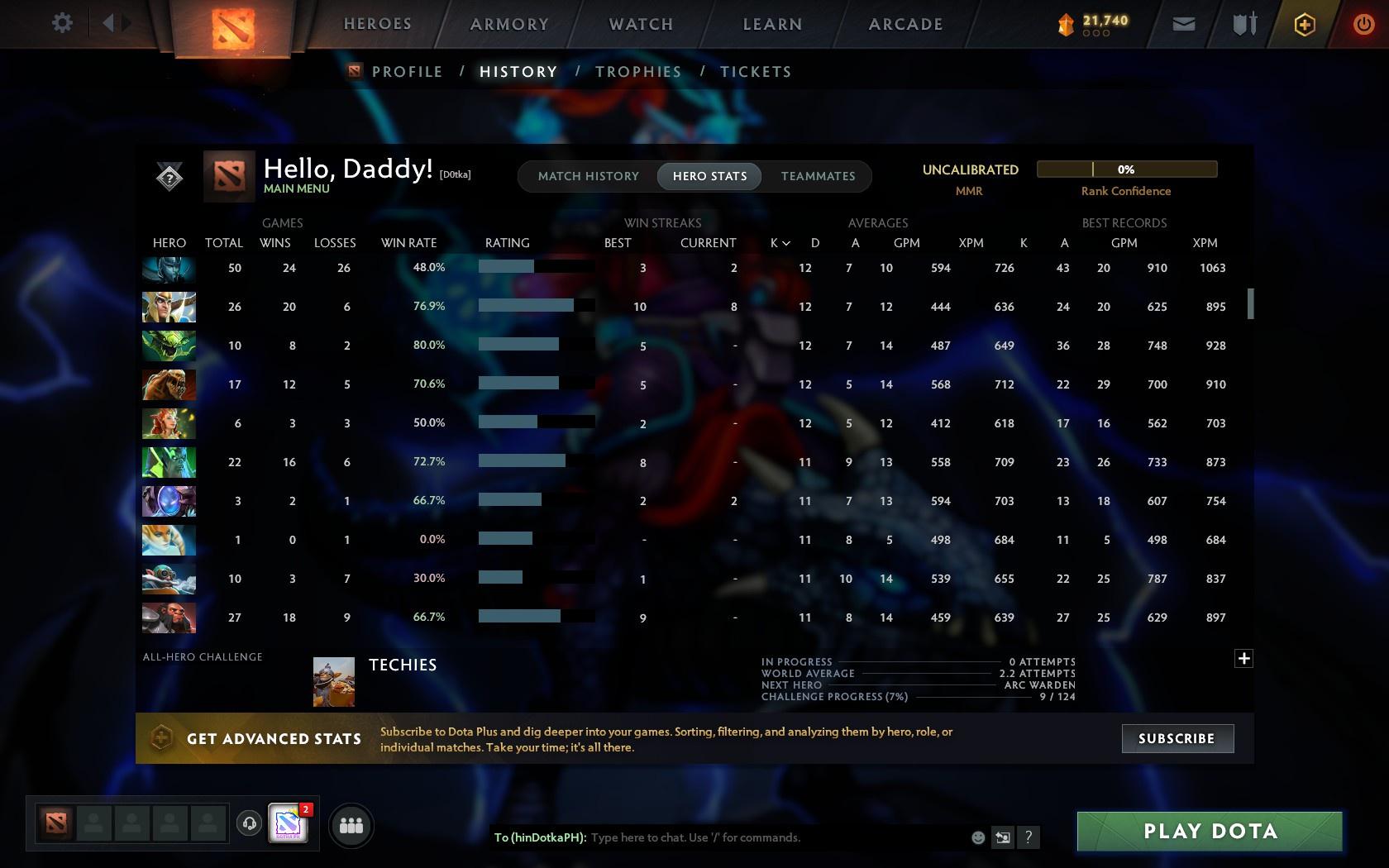This screenshot has height=868, width=1389.
Task: Click the Rank Confidence progress bar
Action: (1126, 169)
